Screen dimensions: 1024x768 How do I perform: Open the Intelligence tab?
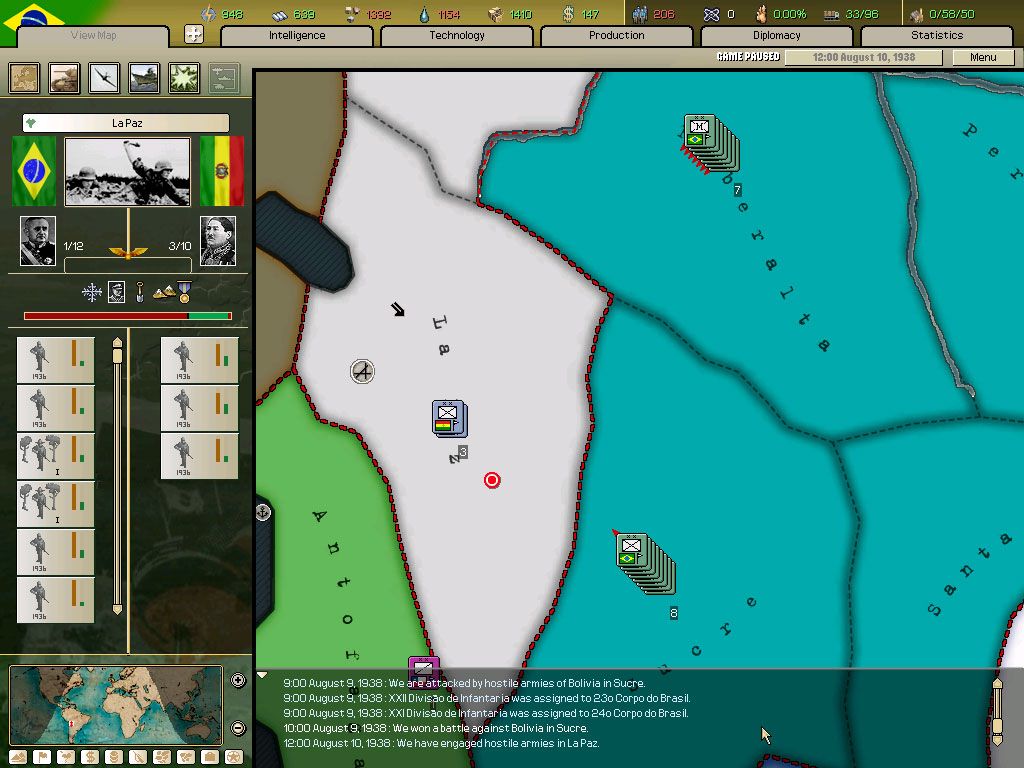[297, 36]
